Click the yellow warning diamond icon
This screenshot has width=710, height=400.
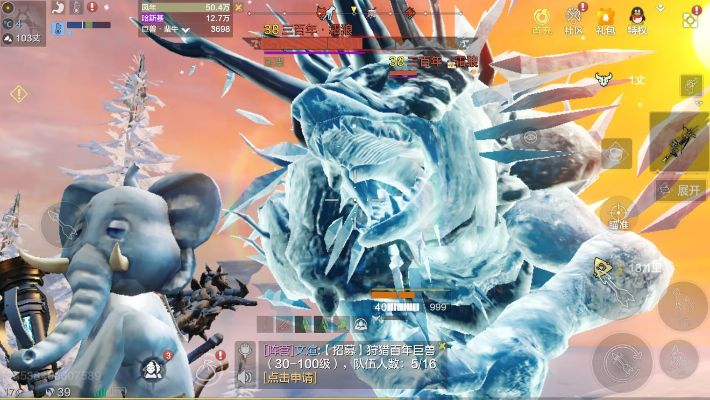click(x=18, y=94)
